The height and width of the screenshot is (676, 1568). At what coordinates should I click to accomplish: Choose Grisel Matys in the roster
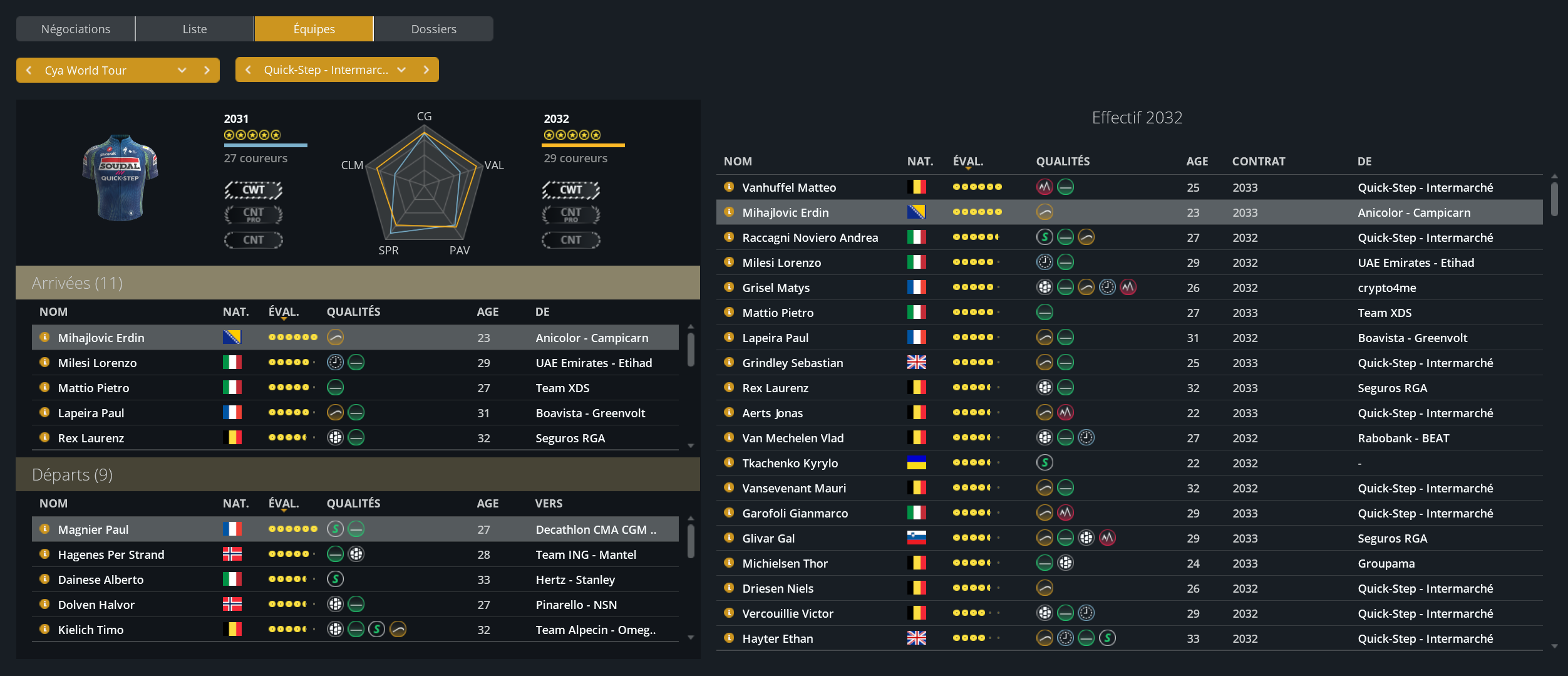775,288
